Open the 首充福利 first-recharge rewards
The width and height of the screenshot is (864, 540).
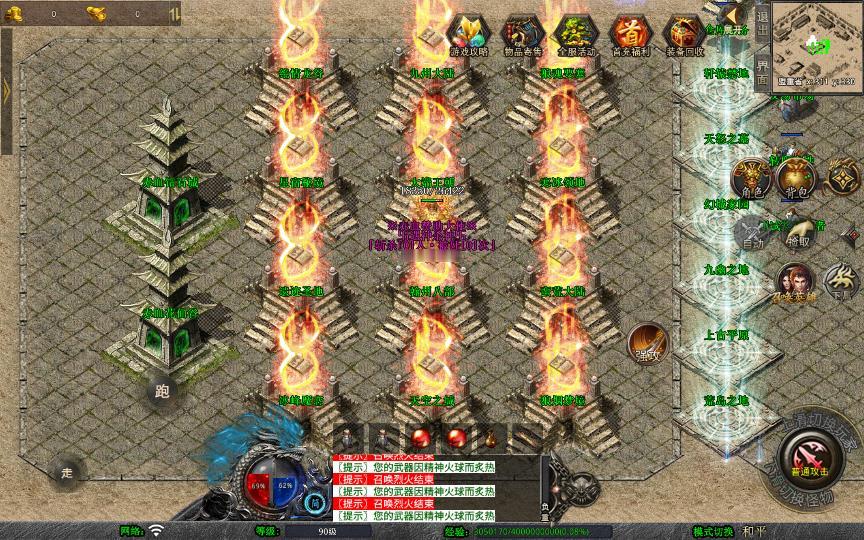click(630, 35)
